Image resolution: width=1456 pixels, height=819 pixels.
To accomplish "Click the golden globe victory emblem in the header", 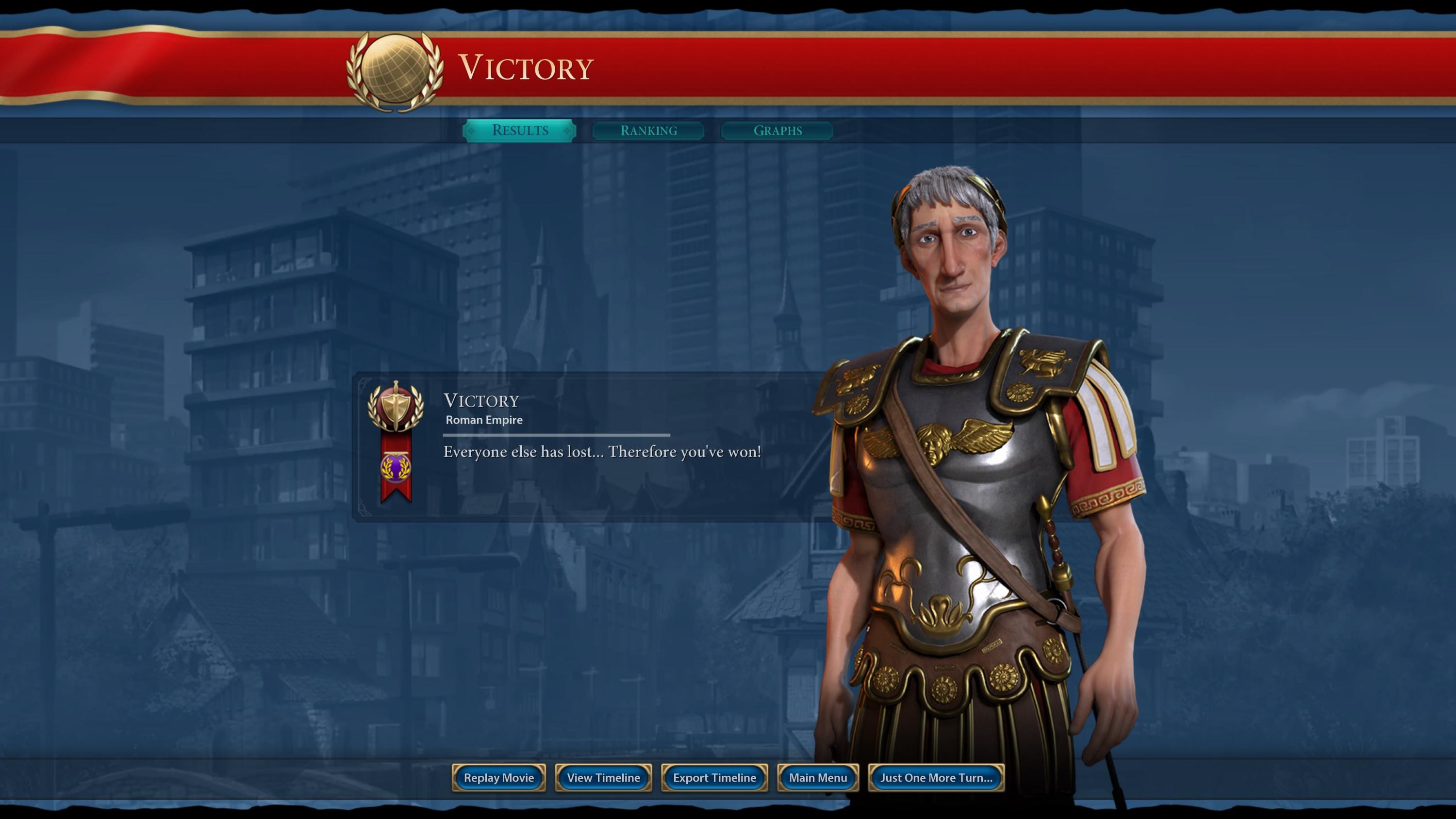I will point(396,66).
